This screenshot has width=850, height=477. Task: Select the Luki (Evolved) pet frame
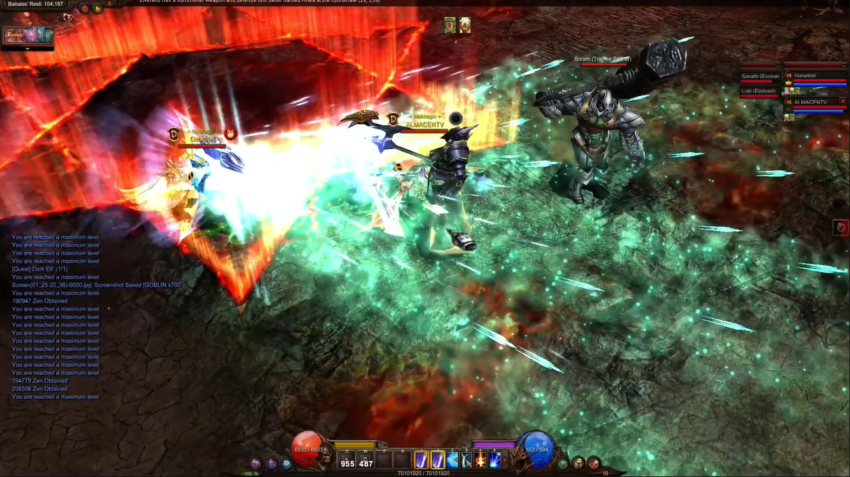[x=760, y=92]
